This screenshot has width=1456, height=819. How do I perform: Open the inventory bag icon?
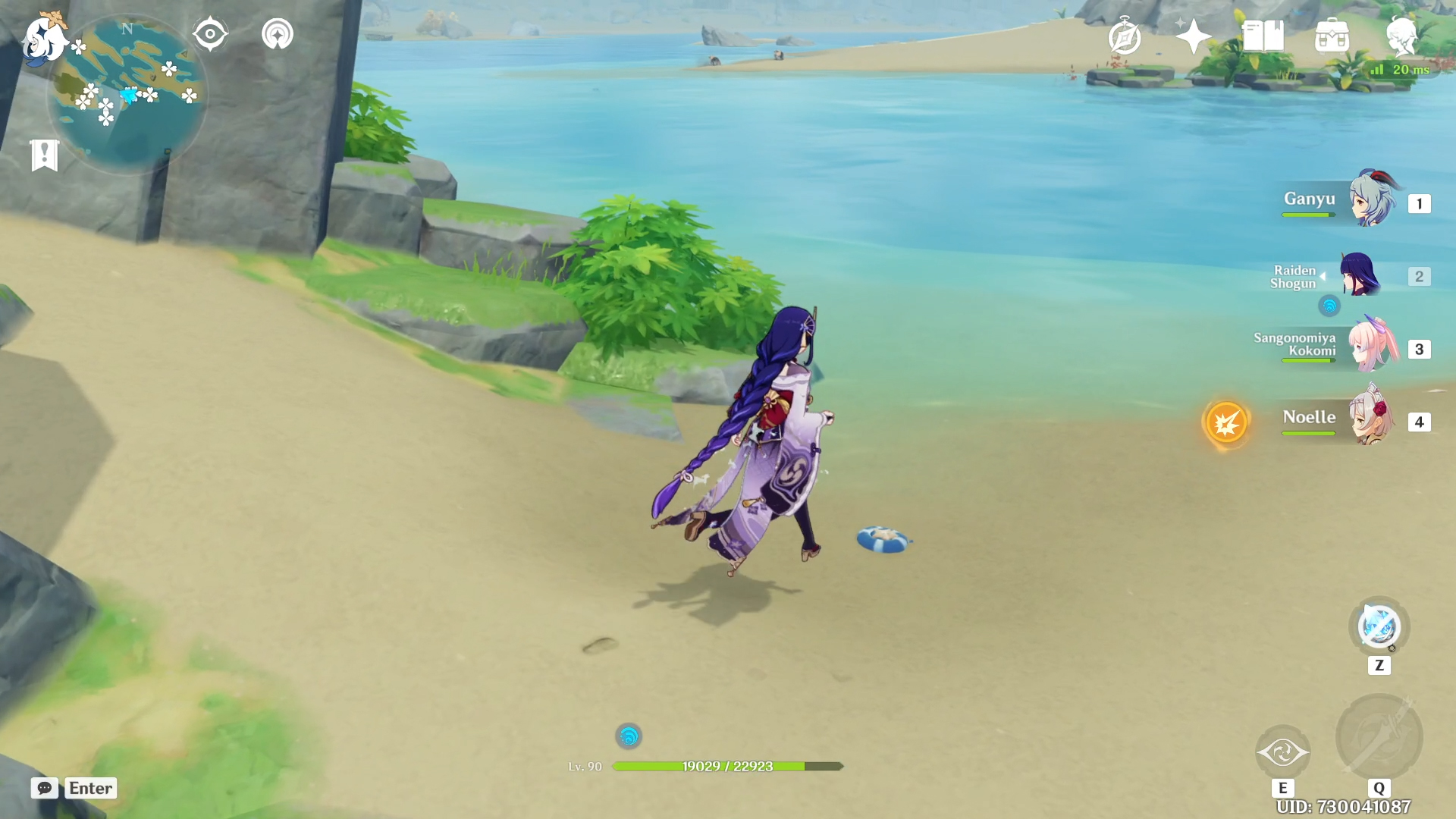coord(1333,36)
